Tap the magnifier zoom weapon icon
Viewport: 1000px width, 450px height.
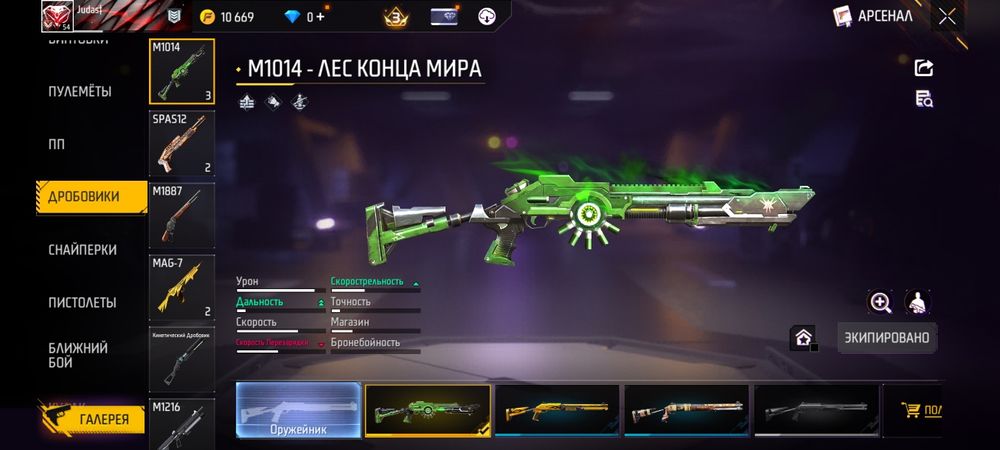click(880, 303)
